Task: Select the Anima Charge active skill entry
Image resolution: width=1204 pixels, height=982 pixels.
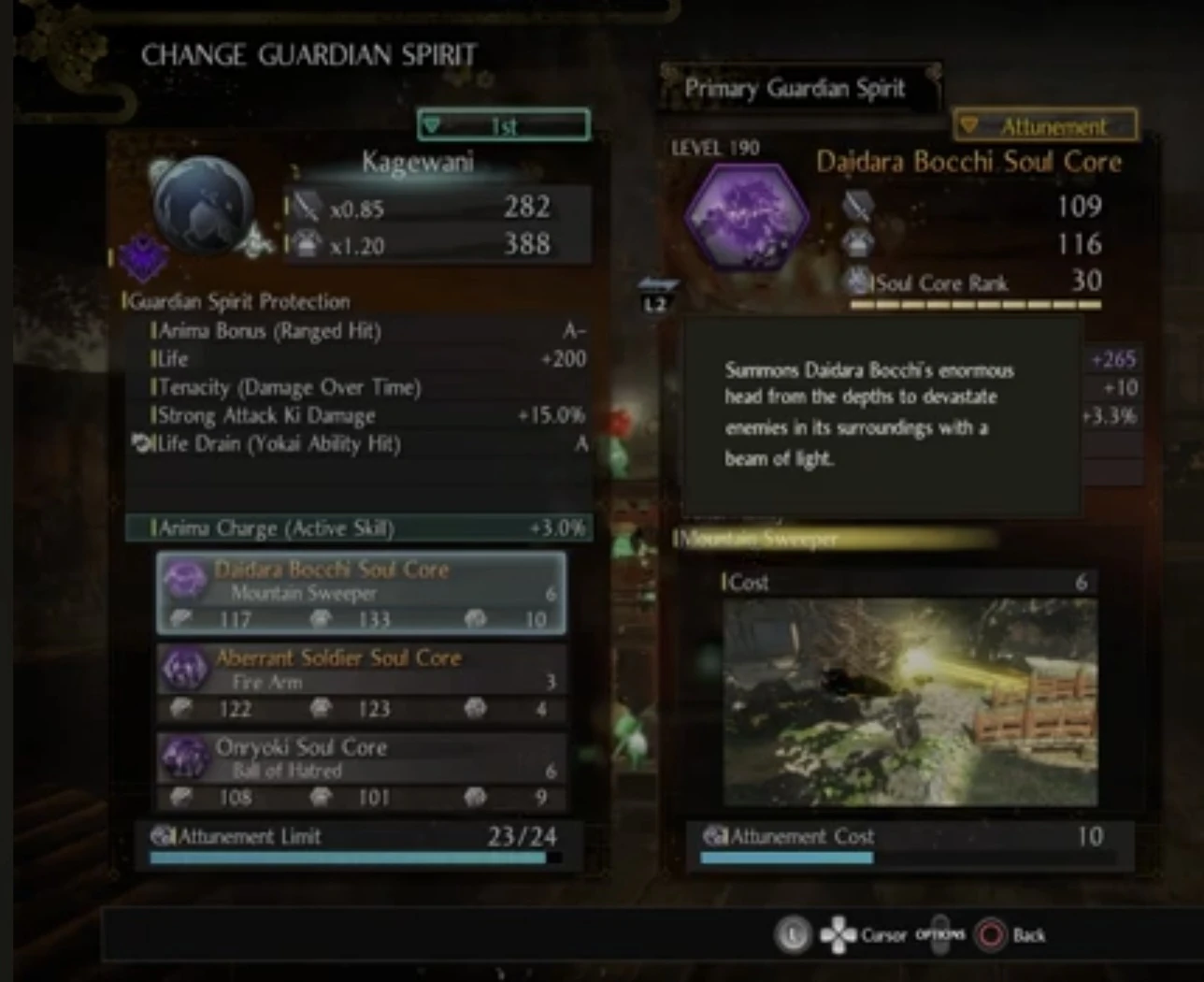Action: pos(359,528)
